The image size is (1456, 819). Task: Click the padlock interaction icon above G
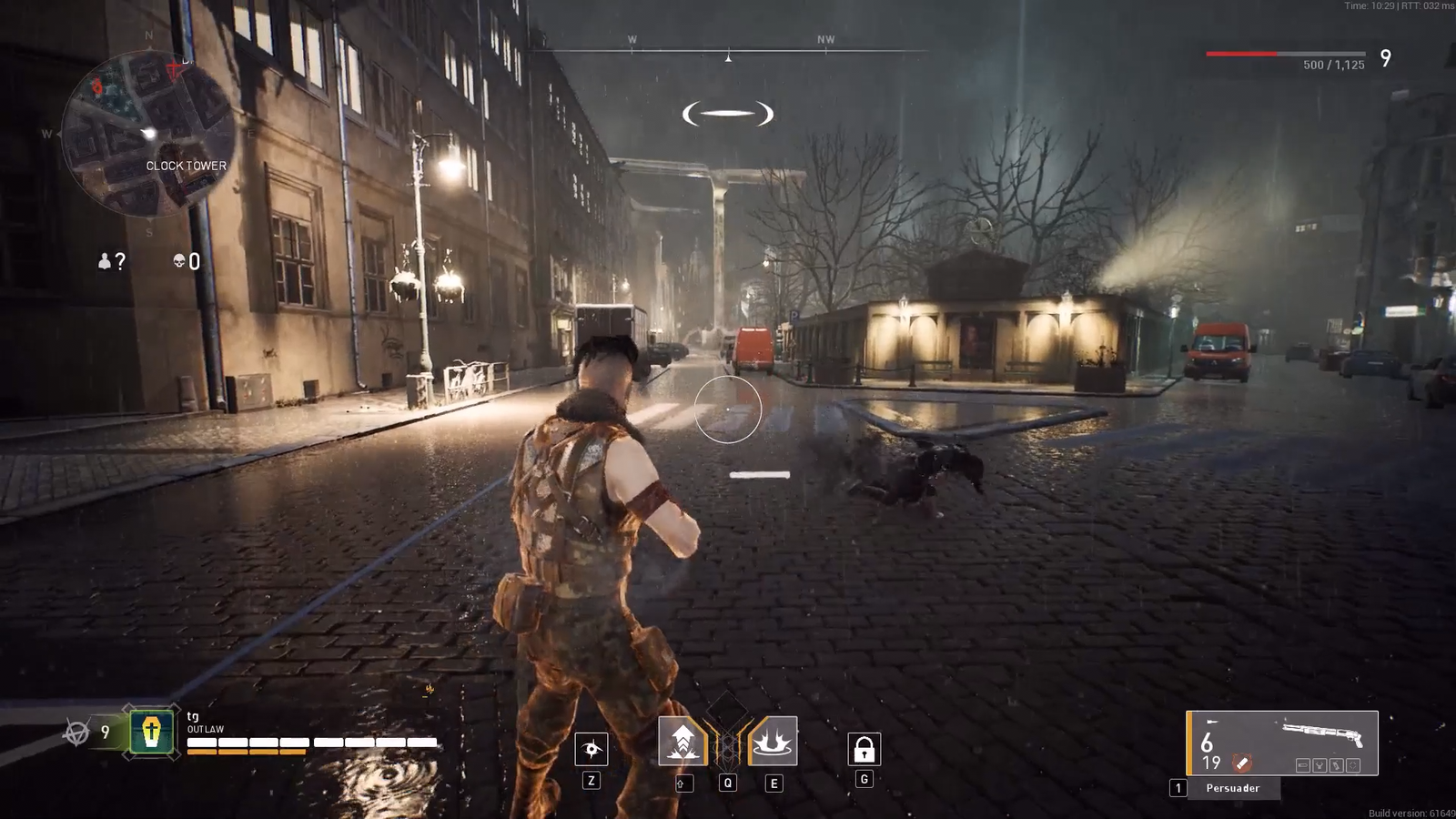pos(863,750)
